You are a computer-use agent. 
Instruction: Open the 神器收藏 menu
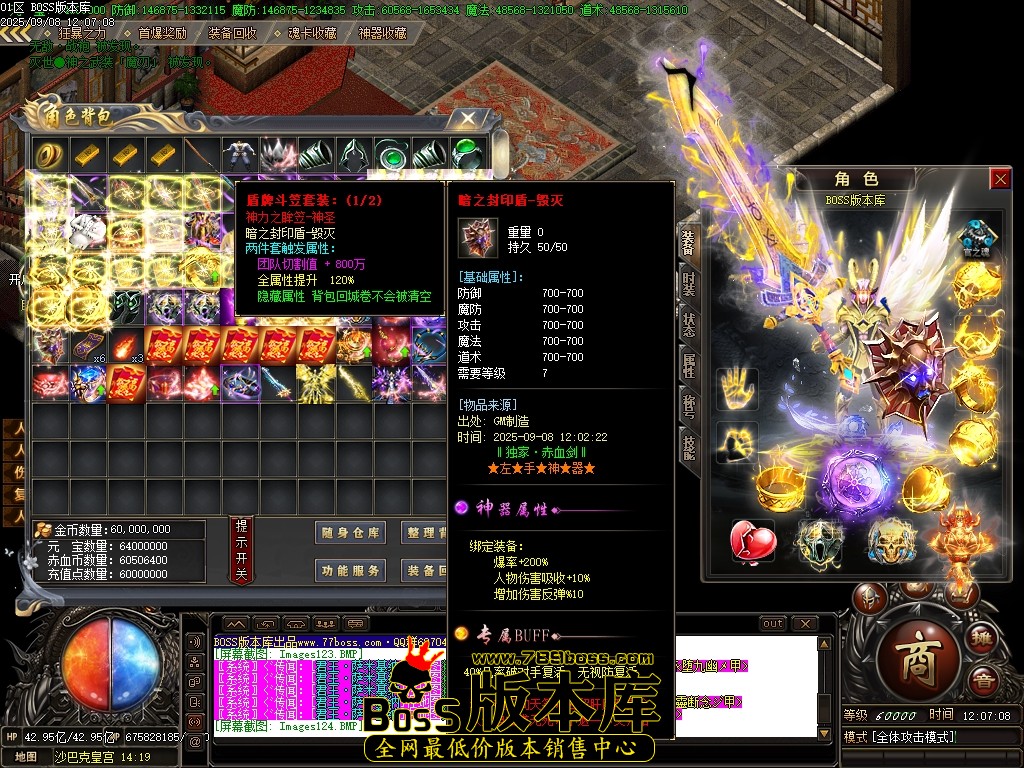(x=383, y=33)
